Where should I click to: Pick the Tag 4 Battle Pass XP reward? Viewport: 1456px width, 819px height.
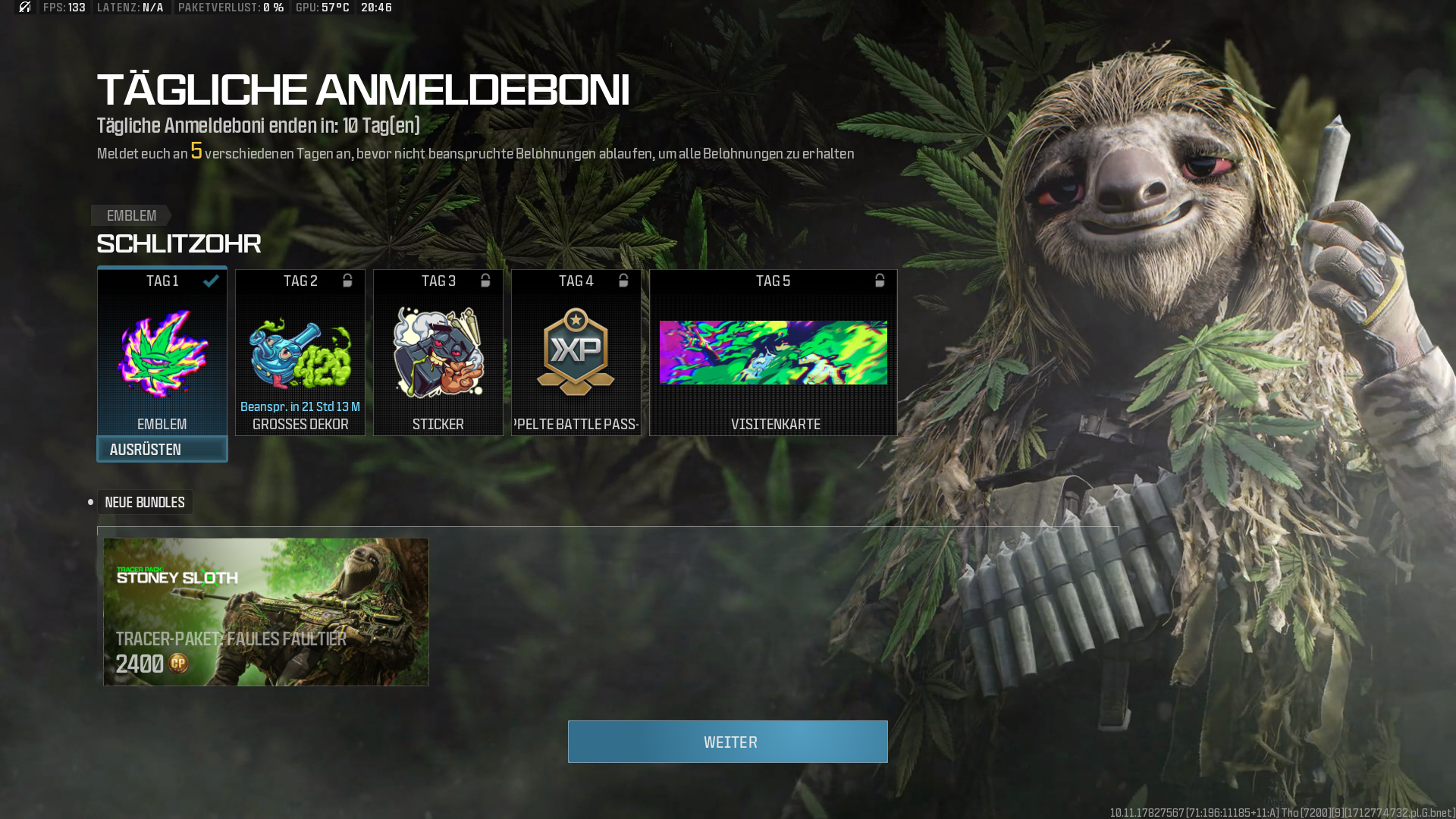click(x=576, y=353)
